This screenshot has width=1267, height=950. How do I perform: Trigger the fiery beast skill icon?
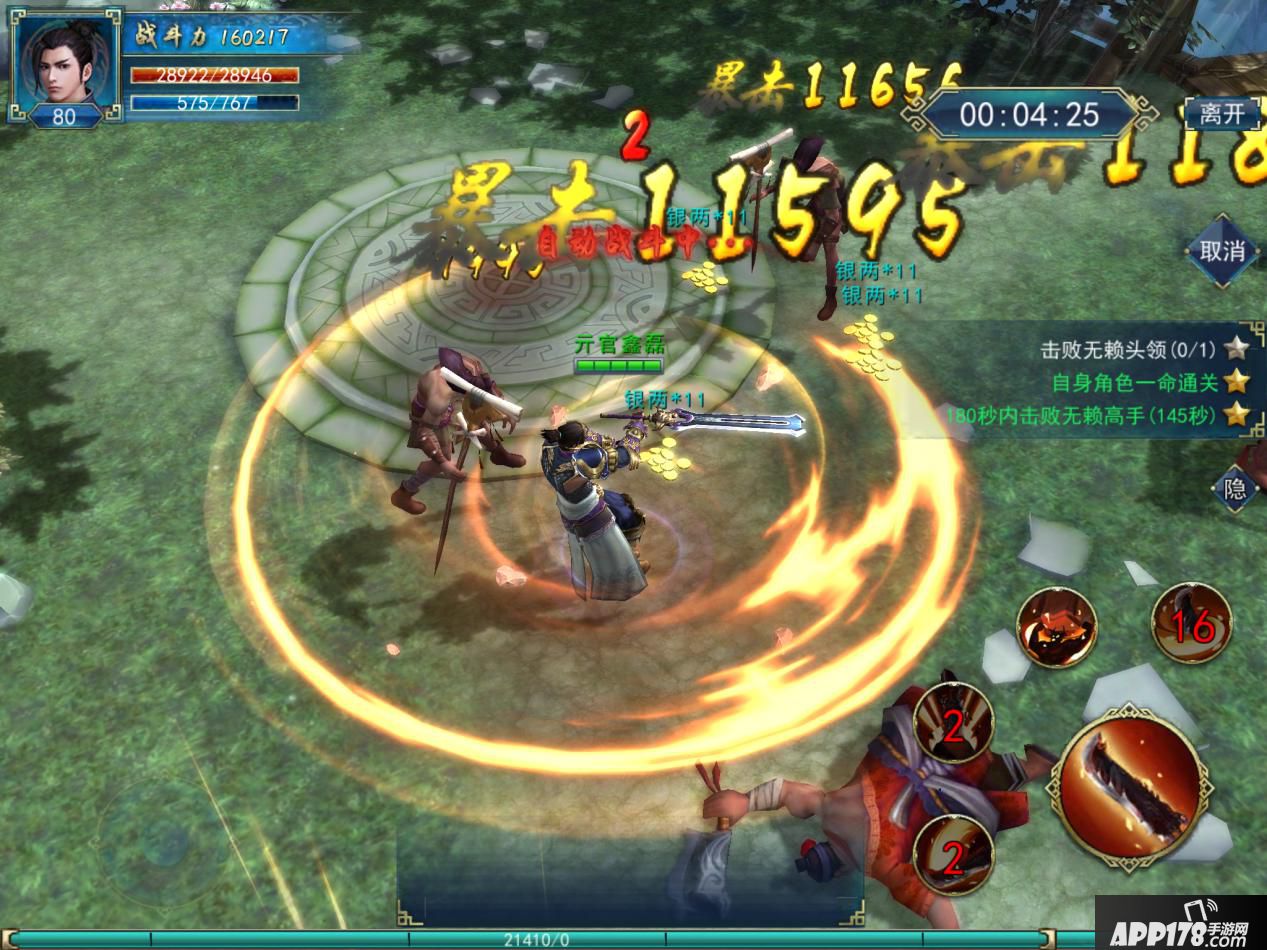pos(1057,627)
